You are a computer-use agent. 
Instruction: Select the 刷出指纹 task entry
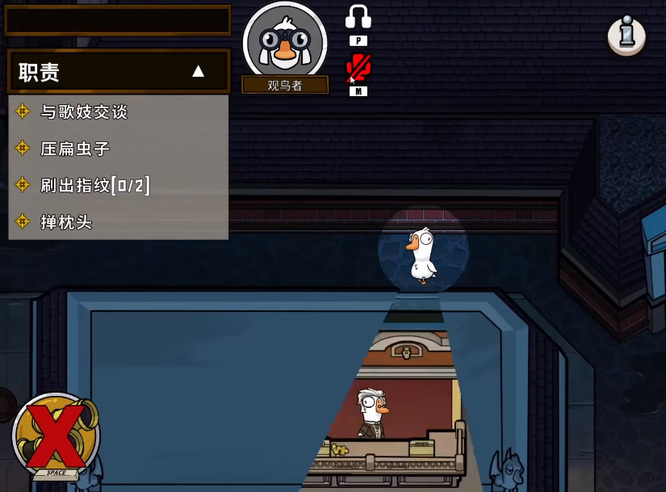[x=95, y=185]
